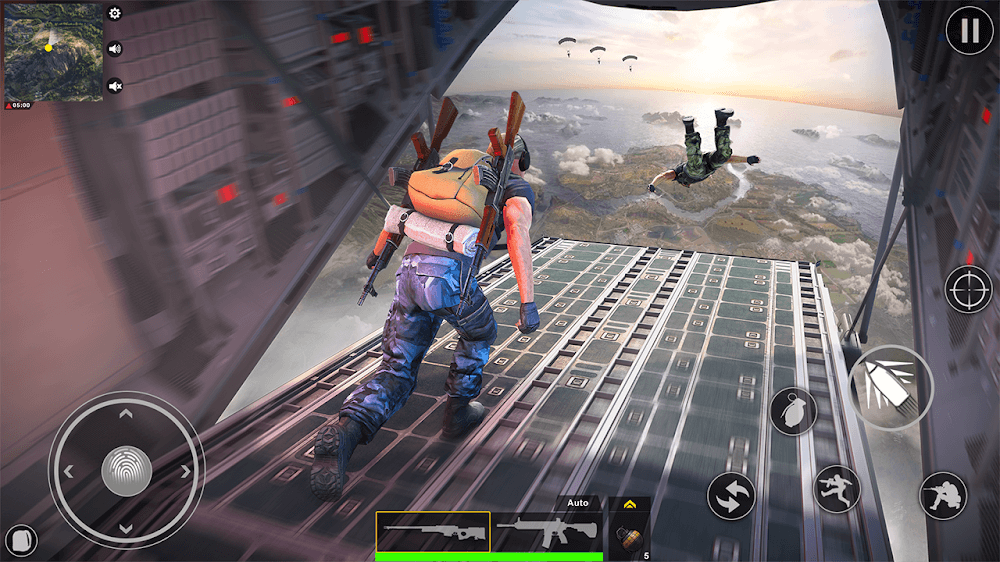Activate the sprint running-figure button
1000x562 pixels.
click(x=837, y=490)
